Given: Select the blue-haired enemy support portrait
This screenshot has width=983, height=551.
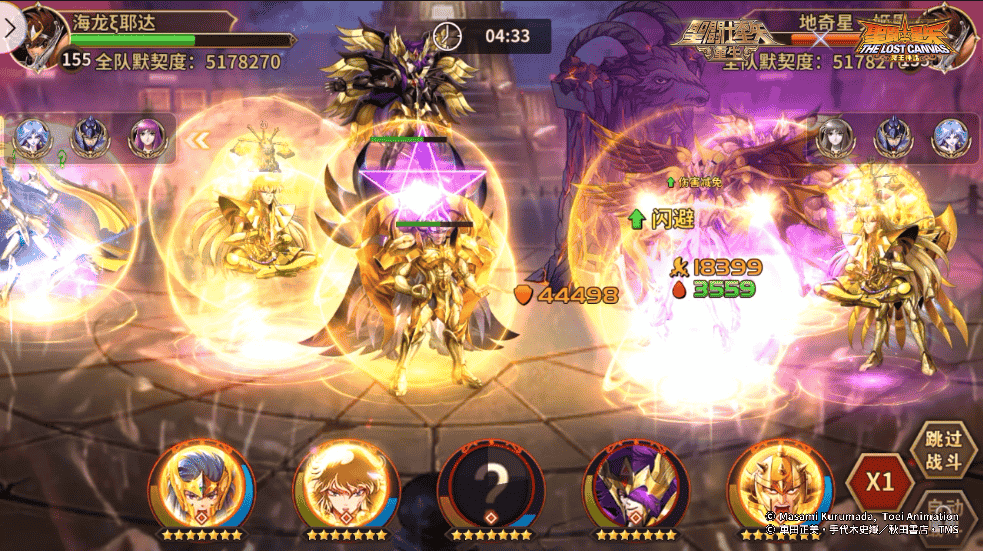Looking at the screenshot, I should click(950, 138).
